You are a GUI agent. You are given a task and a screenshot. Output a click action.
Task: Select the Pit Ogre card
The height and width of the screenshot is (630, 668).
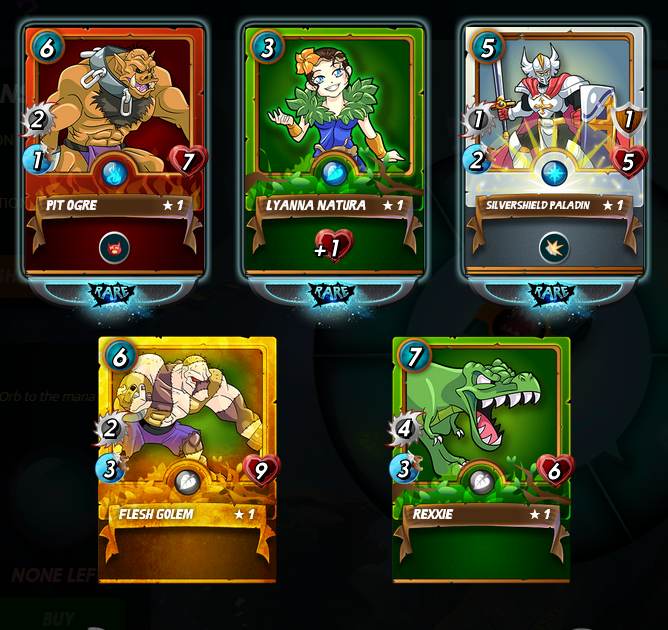(x=114, y=150)
